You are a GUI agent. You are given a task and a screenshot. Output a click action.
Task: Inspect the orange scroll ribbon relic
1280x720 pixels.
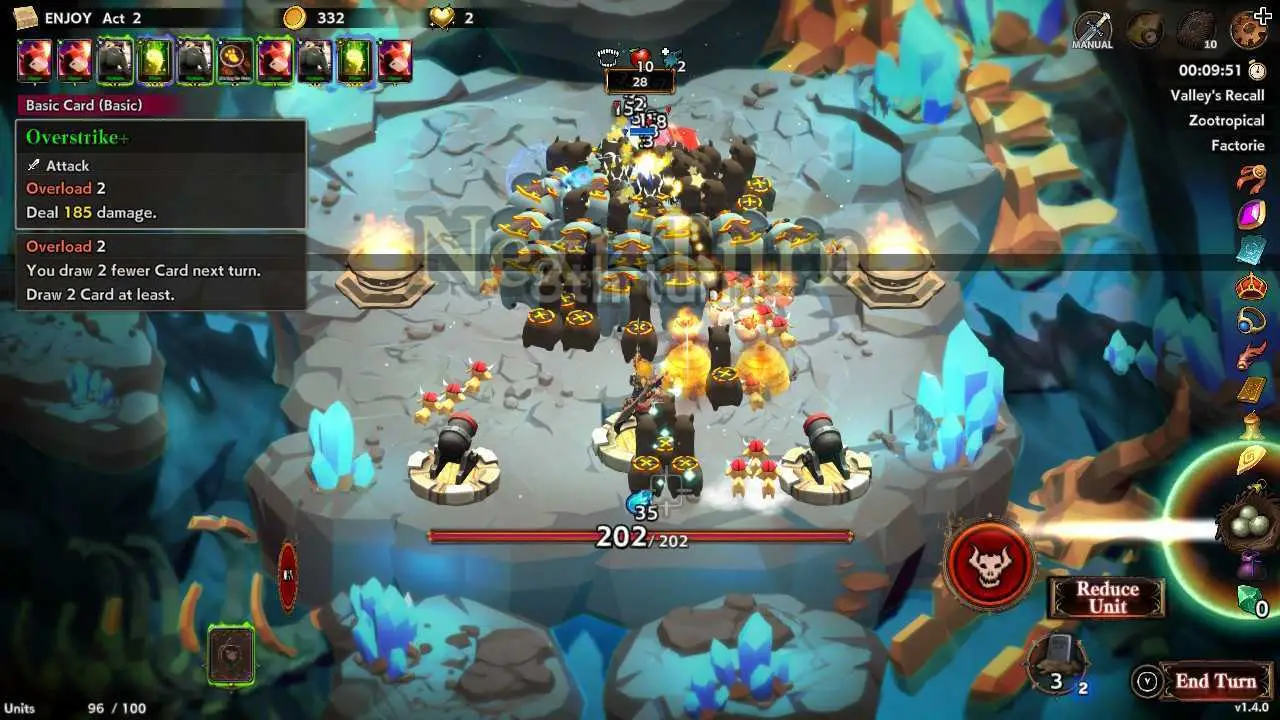pyautogui.click(x=1251, y=180)
